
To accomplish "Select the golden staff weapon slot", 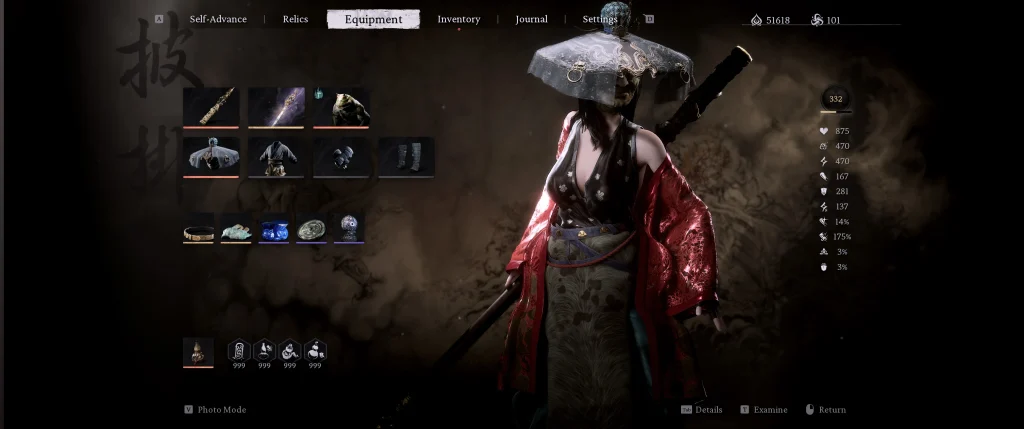I will click(211, 106).
